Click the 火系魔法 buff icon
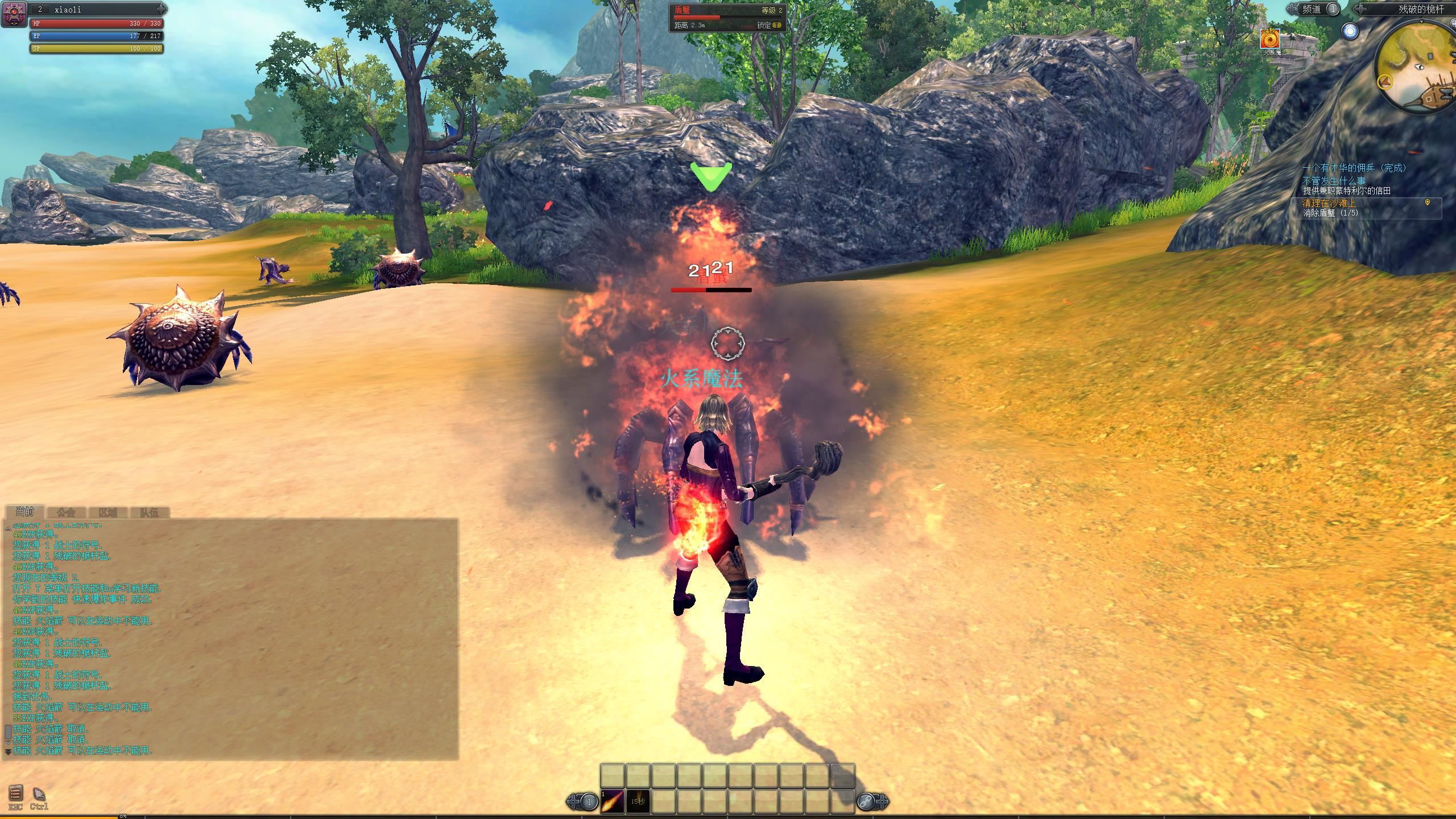Viewport: 1456px width, 819px height. [x=1270, y=39]
